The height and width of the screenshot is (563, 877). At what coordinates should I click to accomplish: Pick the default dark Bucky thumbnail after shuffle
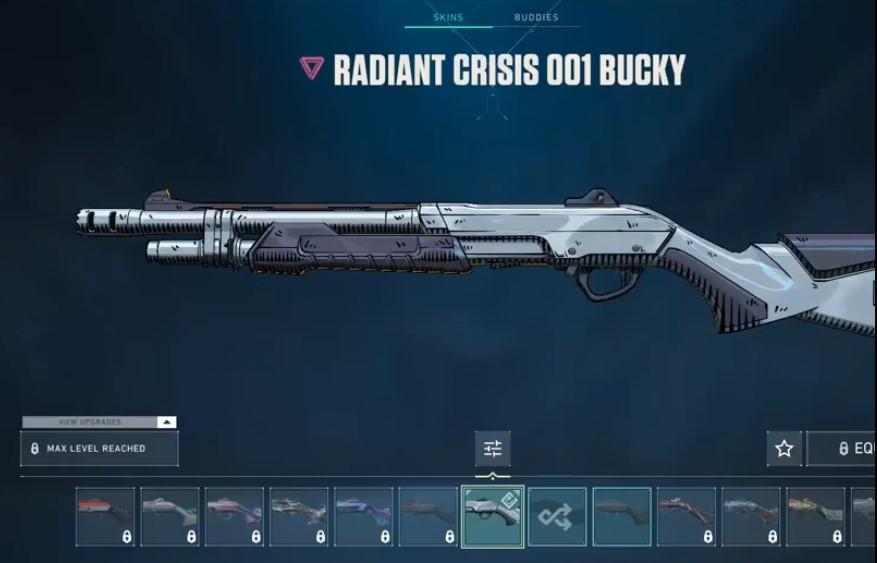[x=621, y=516]
